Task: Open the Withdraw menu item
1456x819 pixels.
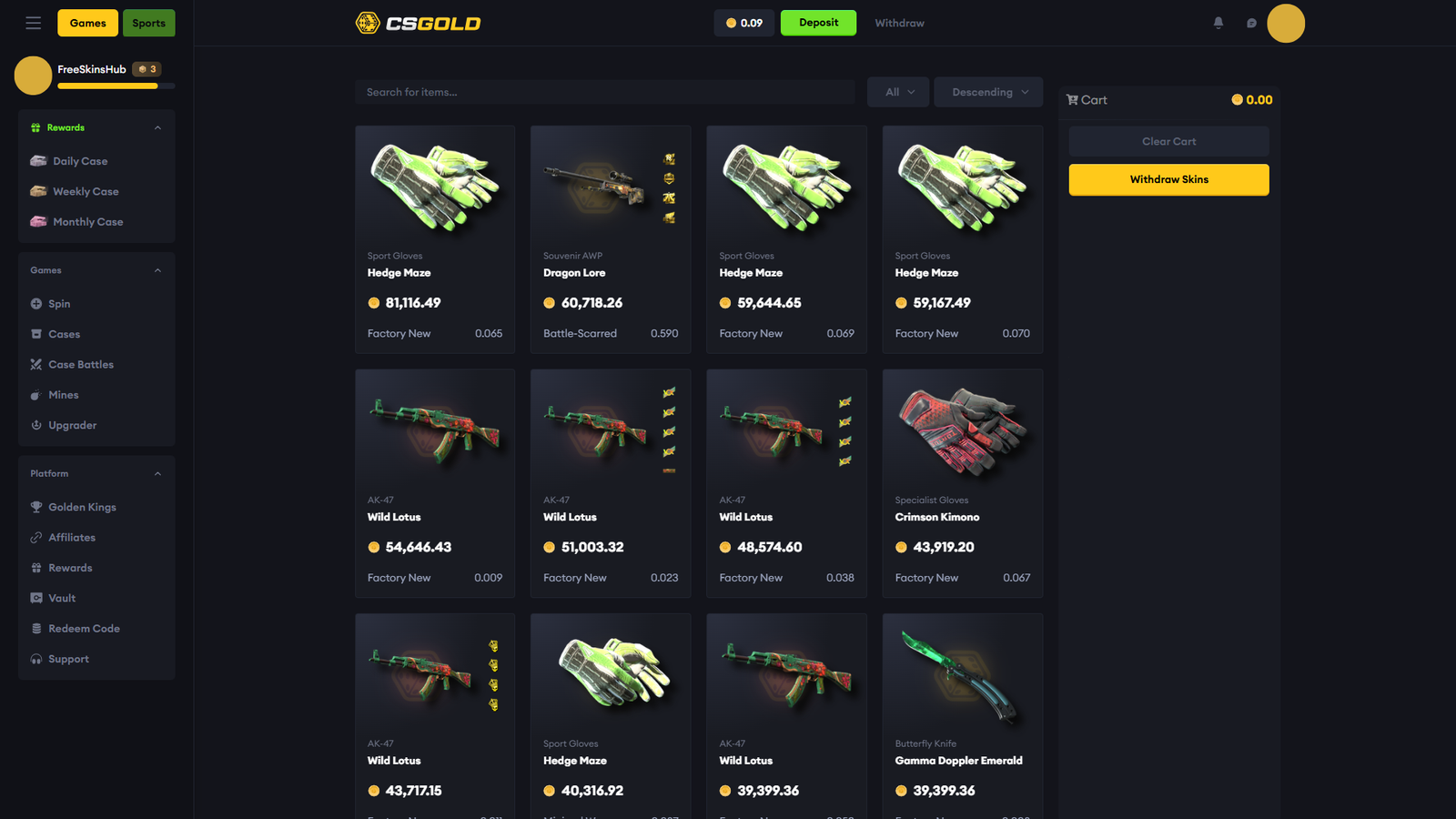Action: 899,23
